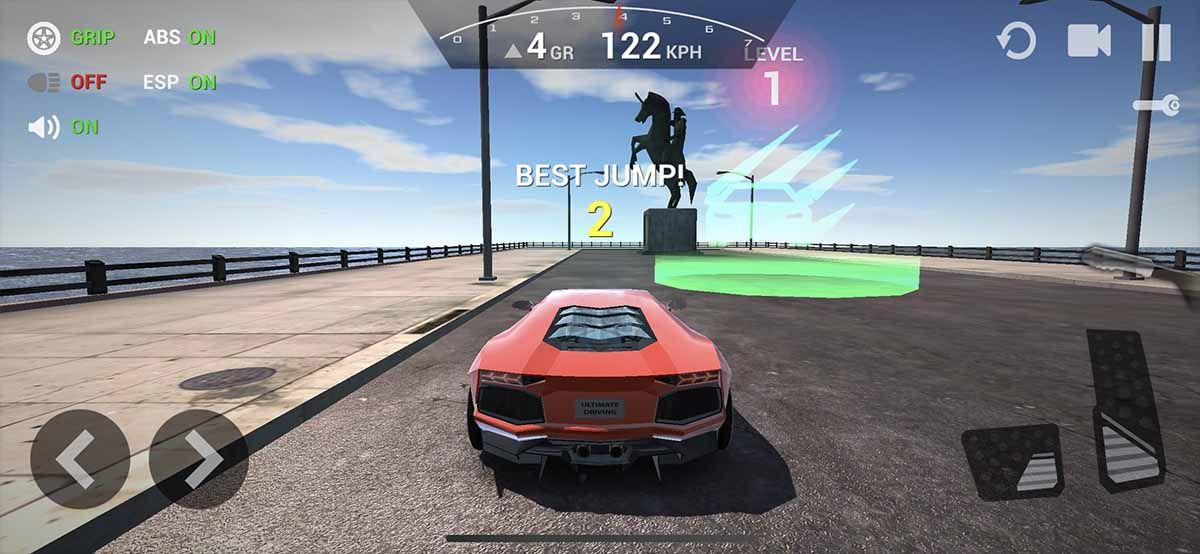This screenshot has height=554, width=1200.
Task: Steer right with the right arrow
Action: 199,459
